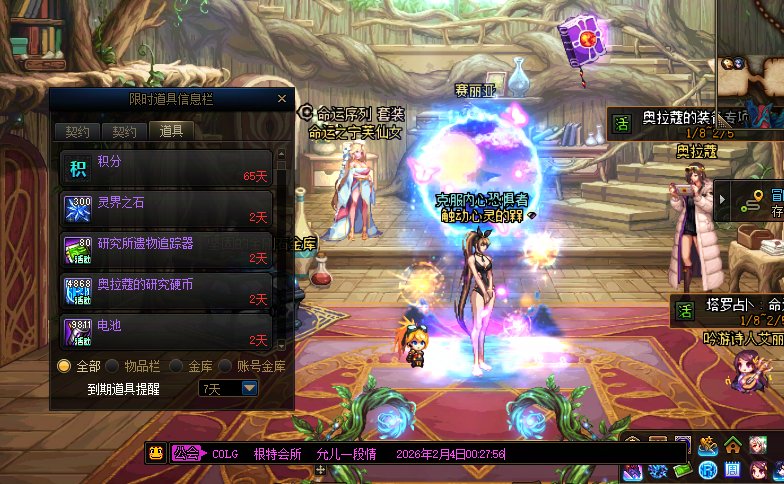Image resolution: width=784 pixels, height=484 pixels.
Task: Select 奥拉蔻的研究硬币 in the list
Action: click(166, 291)
